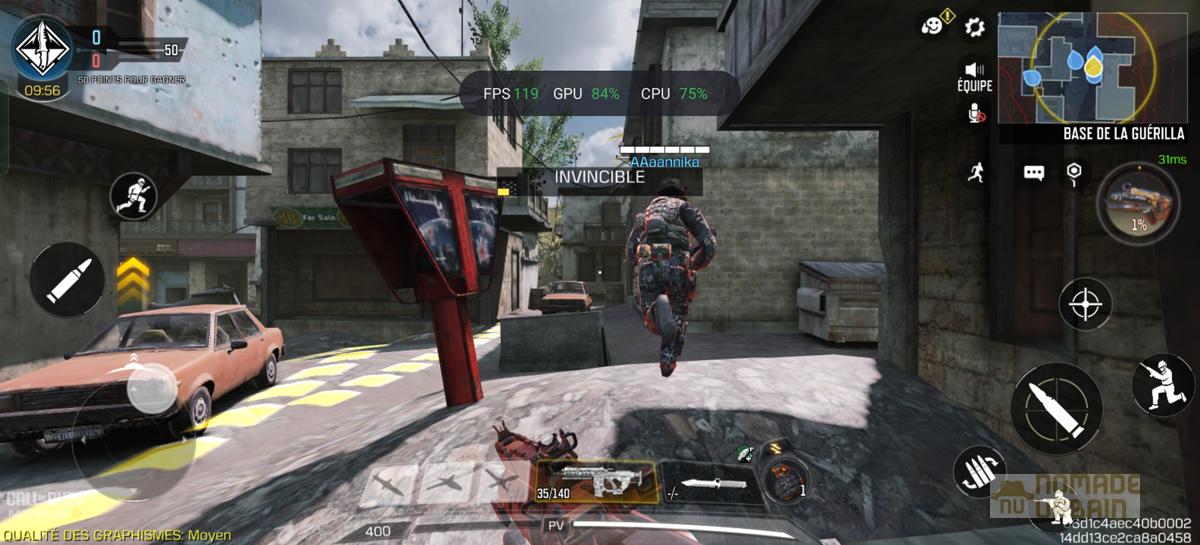The image size is (1200, 545).
Task: Throw the grenade from the lethal slot
Action: (783, 480)
